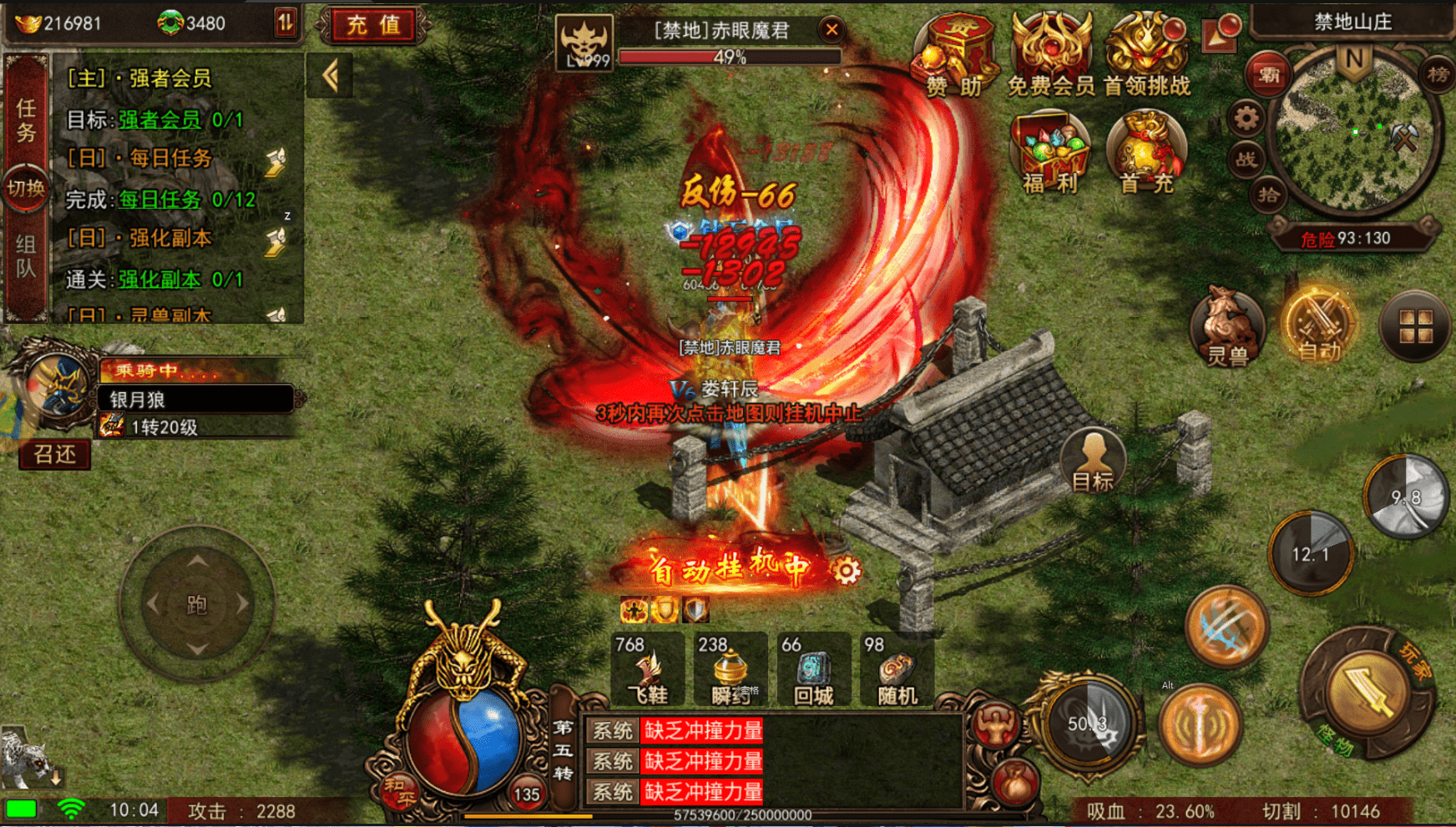Select the 目标 target button
Image resolution: width=1456 pixels, height=827 pixels.
pyautogui.click(x=1093, y=461)
